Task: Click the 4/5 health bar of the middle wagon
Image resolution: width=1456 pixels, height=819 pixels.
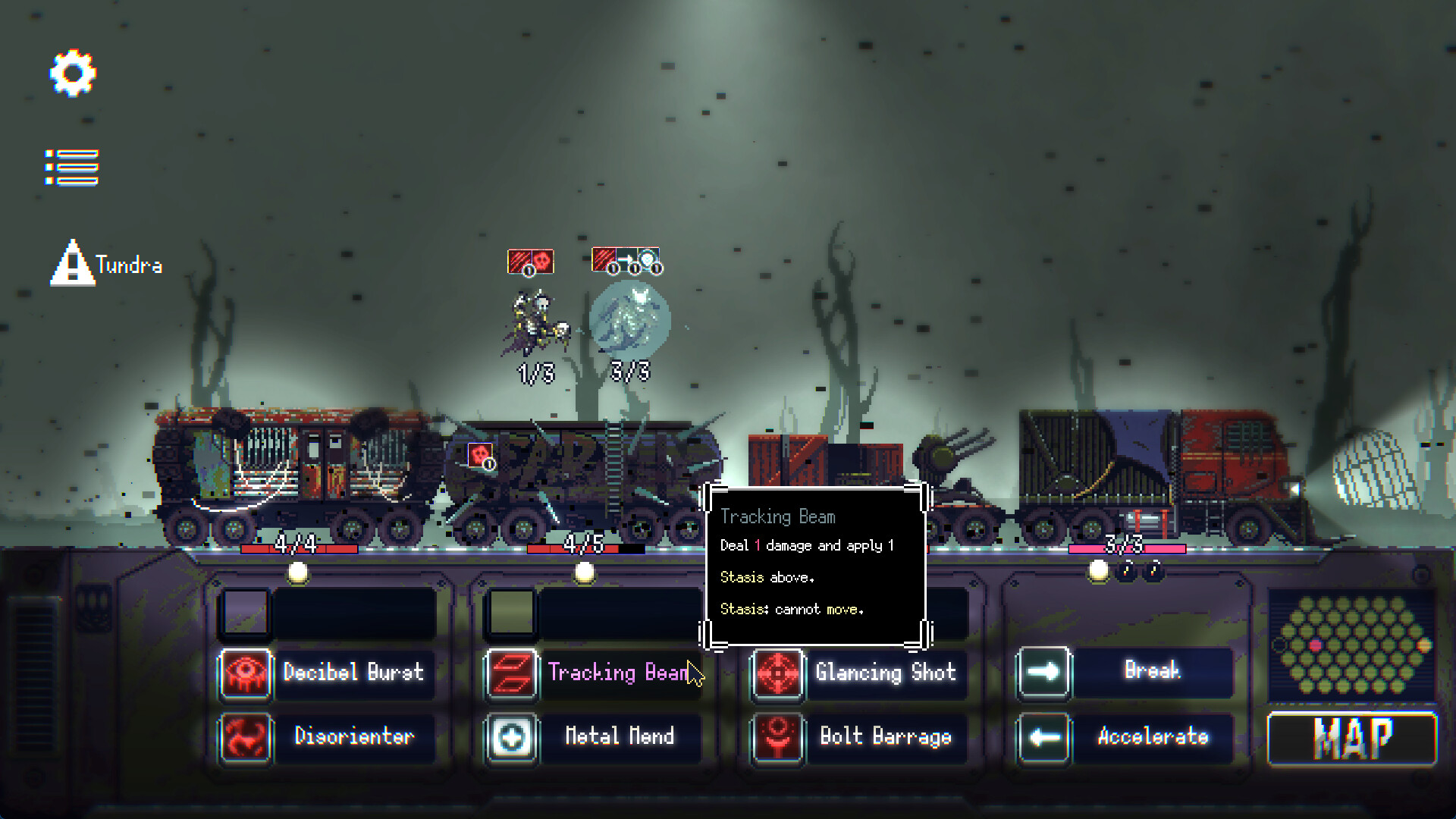Action: point(578,545)
